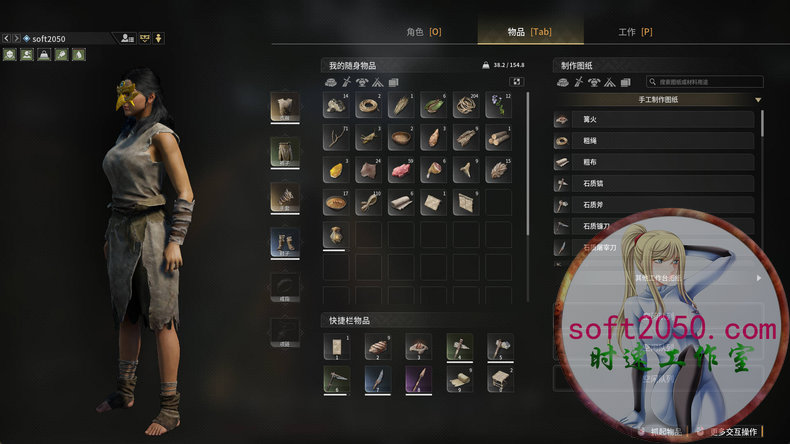Click the inventory sort button
The height and width of the screenshot is (444, 790).
pyautogui.click(x=517, y=81)
